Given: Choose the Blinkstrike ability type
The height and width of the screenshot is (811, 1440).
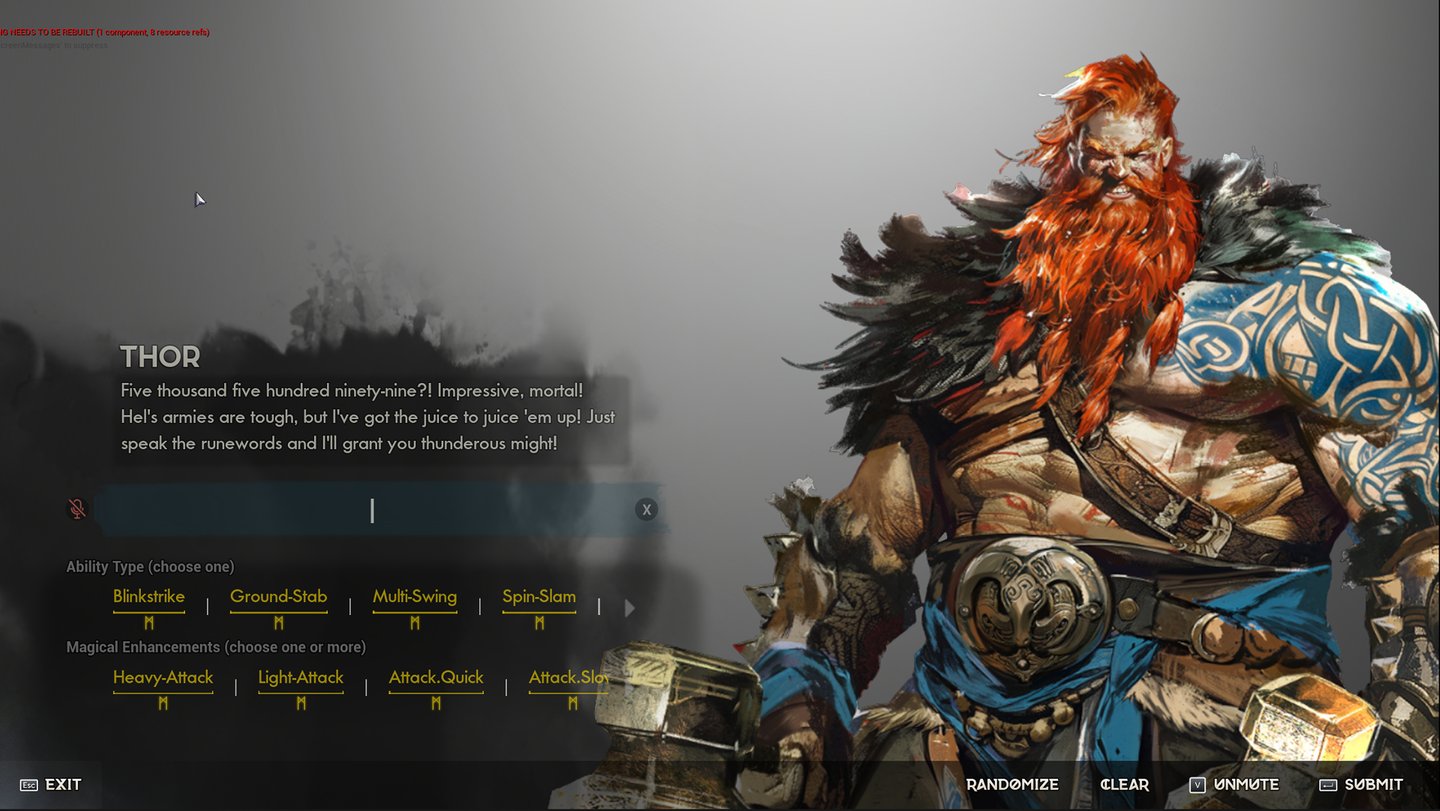Looking at the screenshot, I should [149, 597].
